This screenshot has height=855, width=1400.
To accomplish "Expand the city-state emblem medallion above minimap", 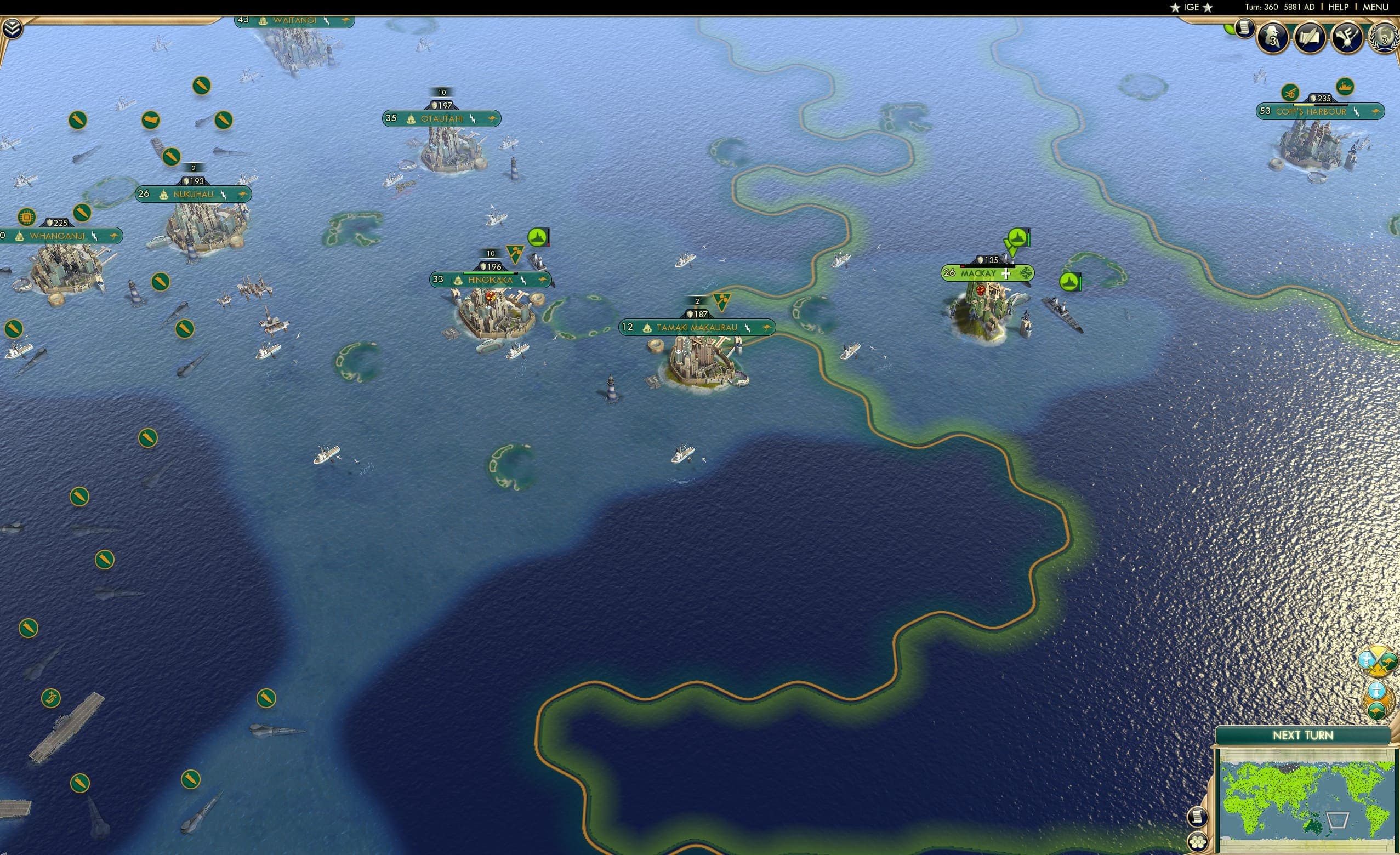I will [x=1377, y=690].
